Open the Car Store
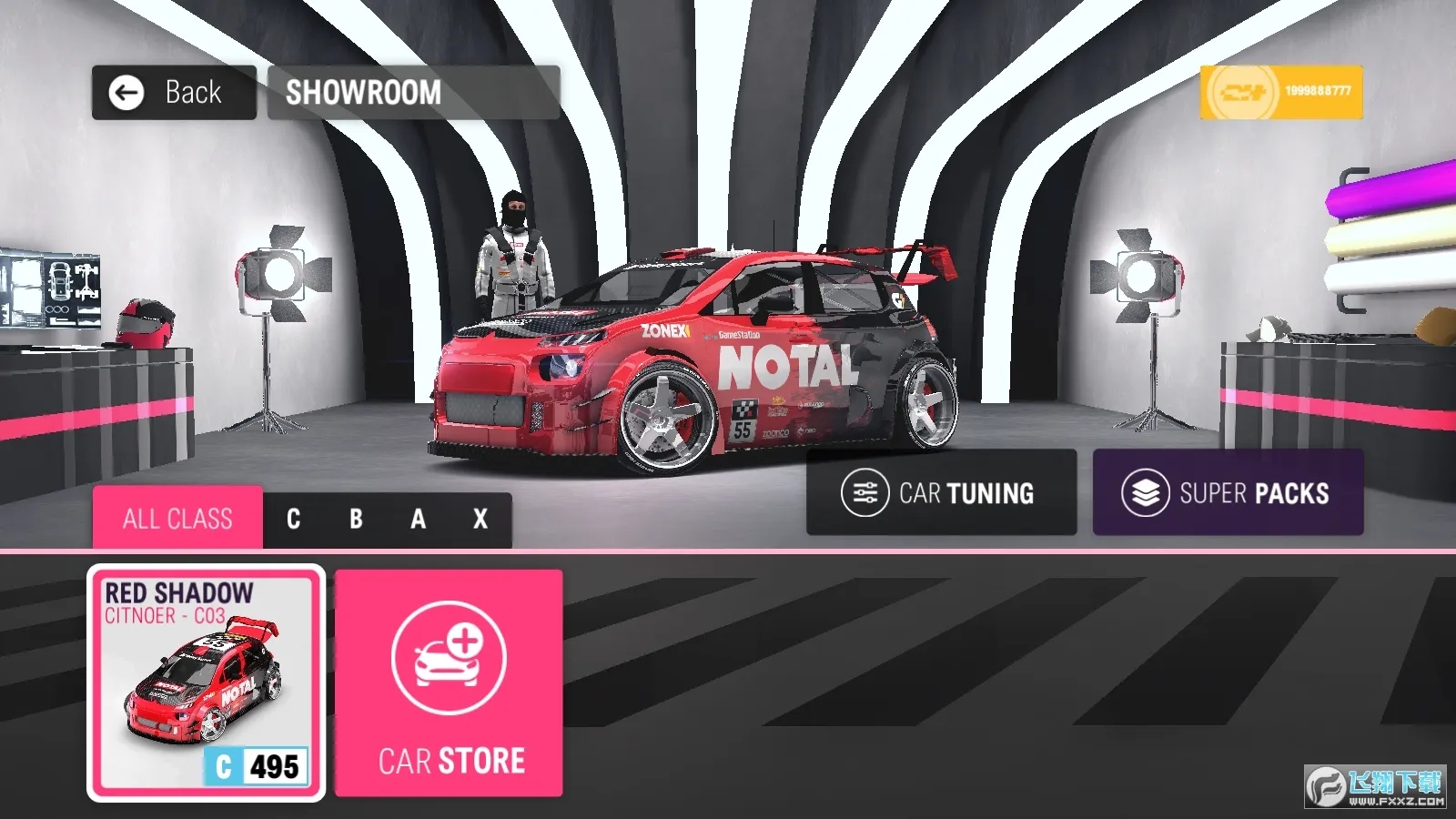 pos(449,683)
